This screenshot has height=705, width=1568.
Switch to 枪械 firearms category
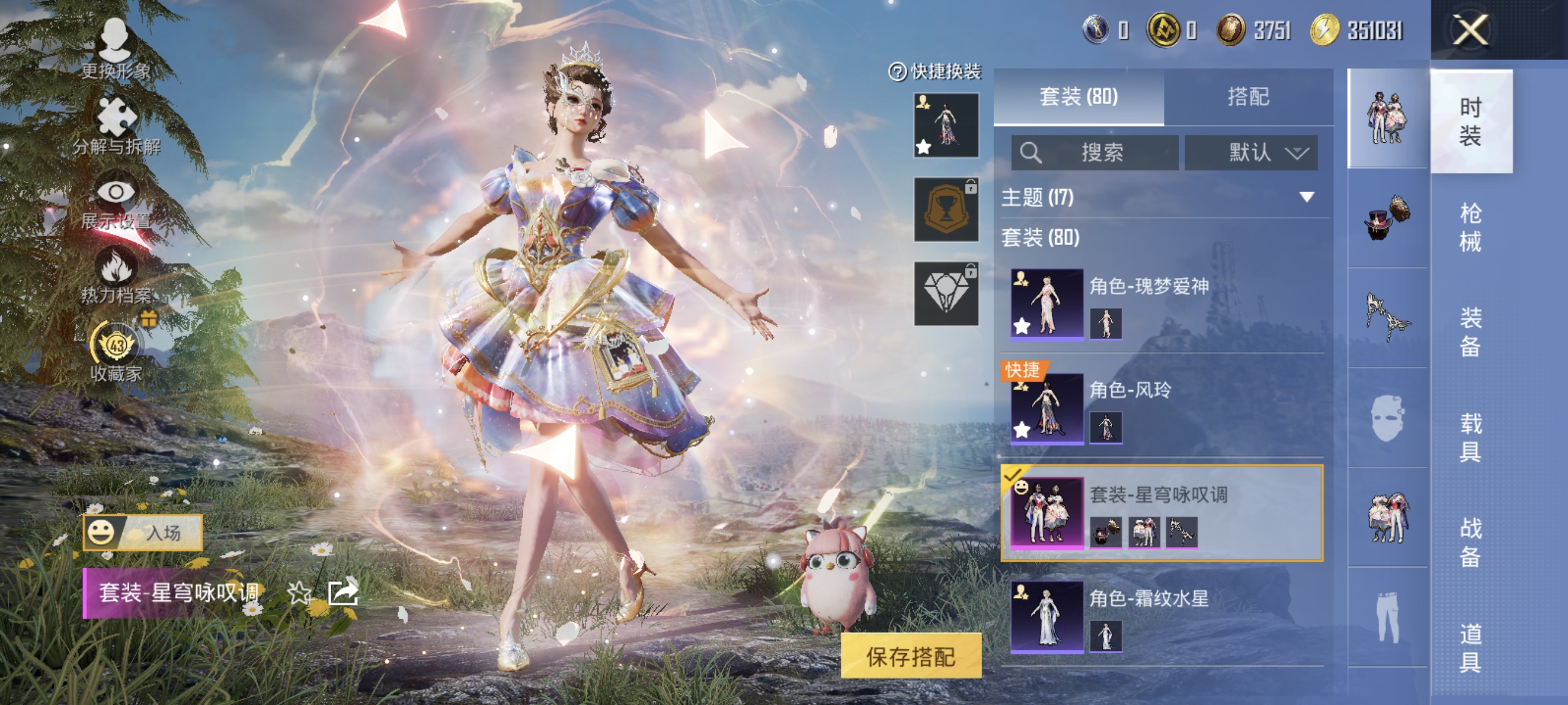point(1470,227)
